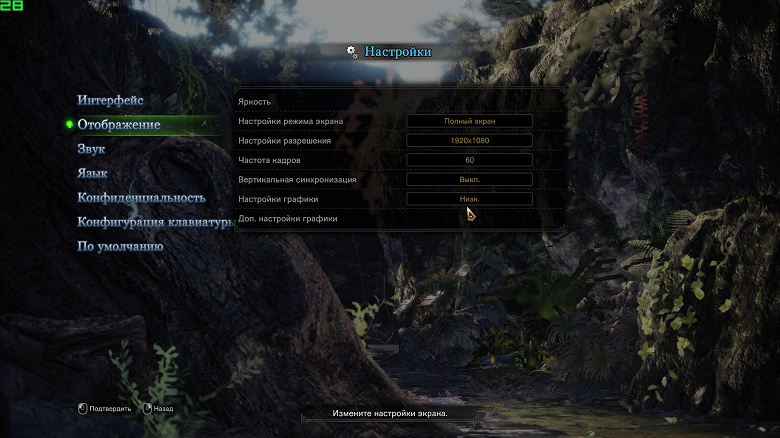Change the 1920x1080 resolution value
Screen dimensions: 780x438
pyautogui.click(x=469, y=141)
